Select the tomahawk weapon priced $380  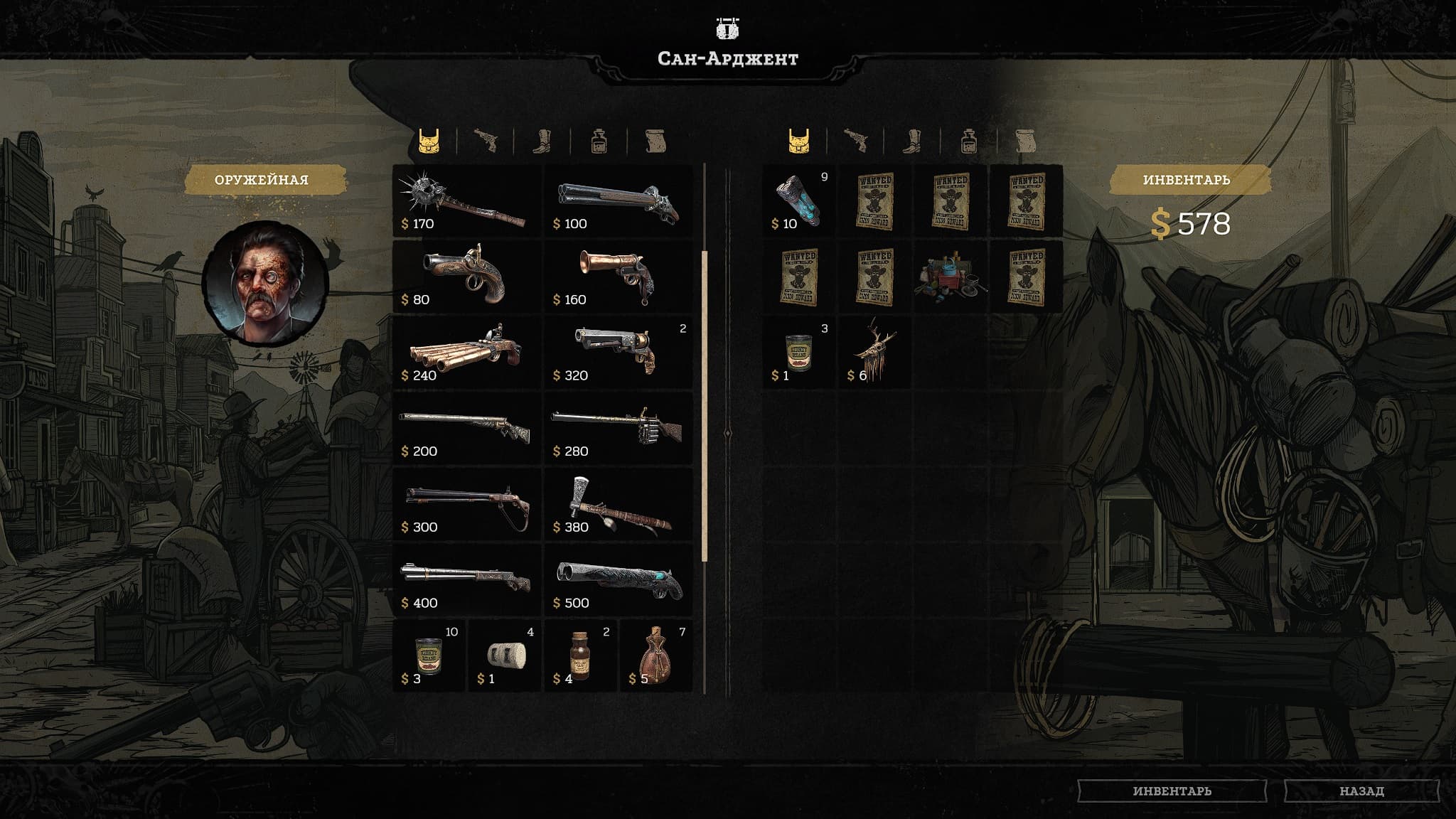[x=619, y=505]
